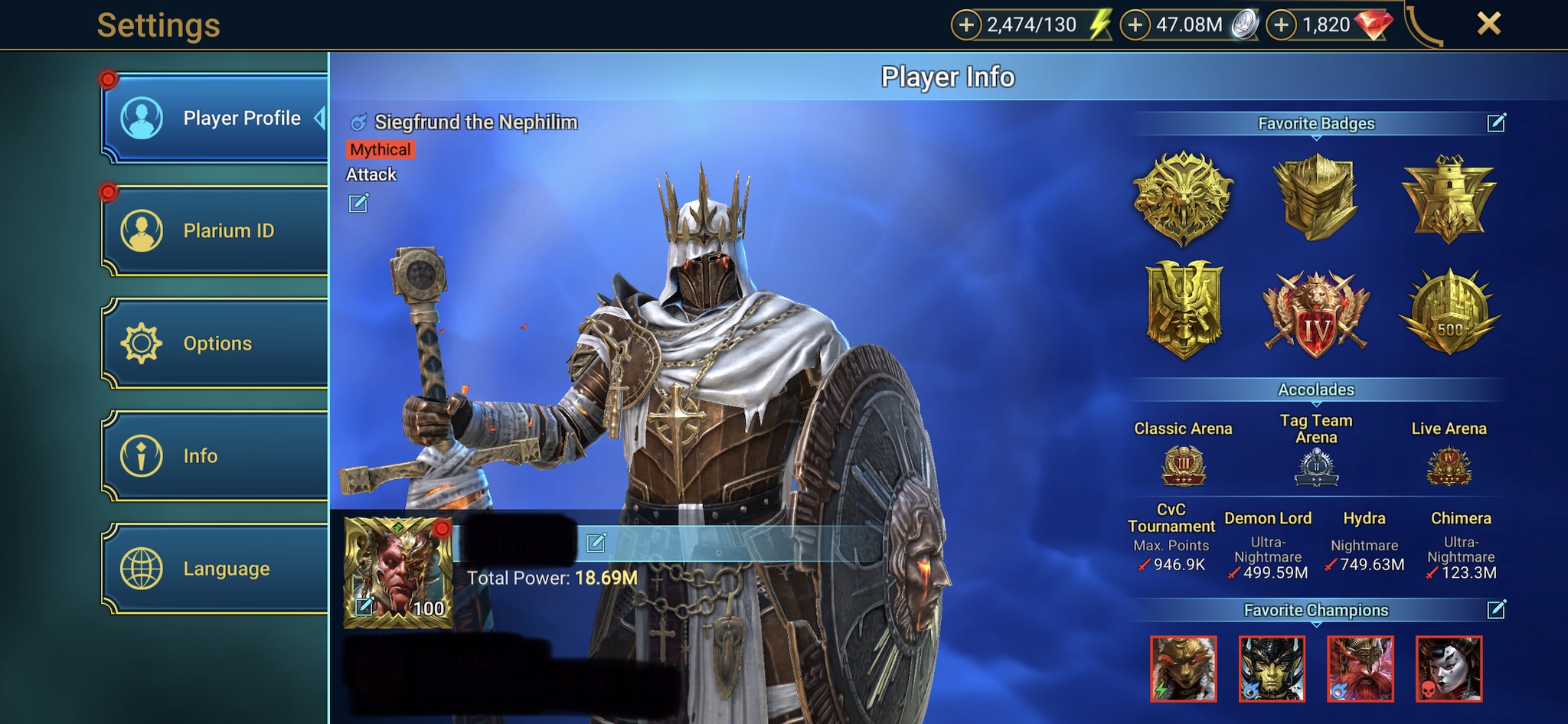View the Classic Arena accolade medal

click(1183, 465)
